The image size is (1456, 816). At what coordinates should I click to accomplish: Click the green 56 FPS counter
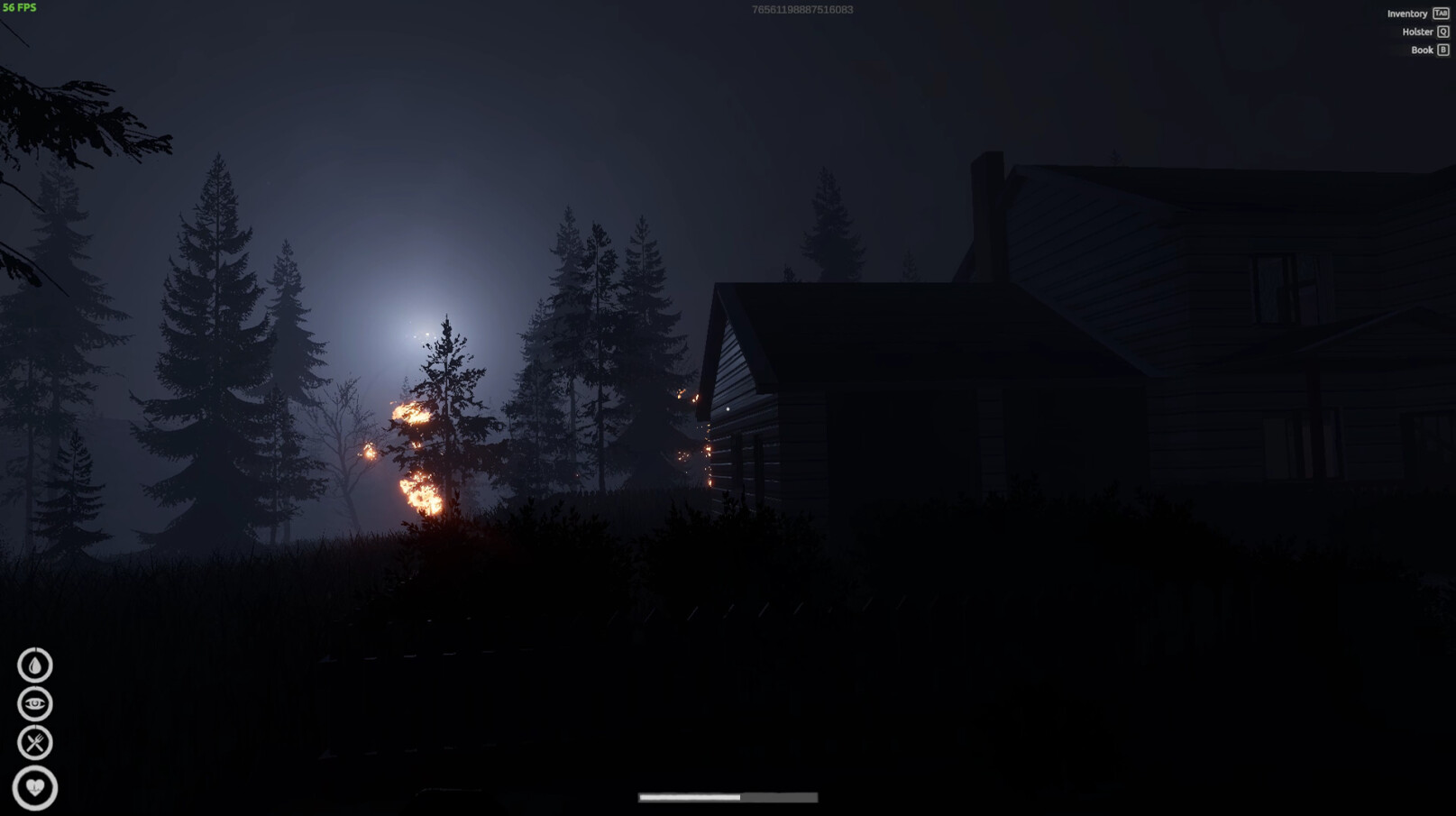pos(20,9)
